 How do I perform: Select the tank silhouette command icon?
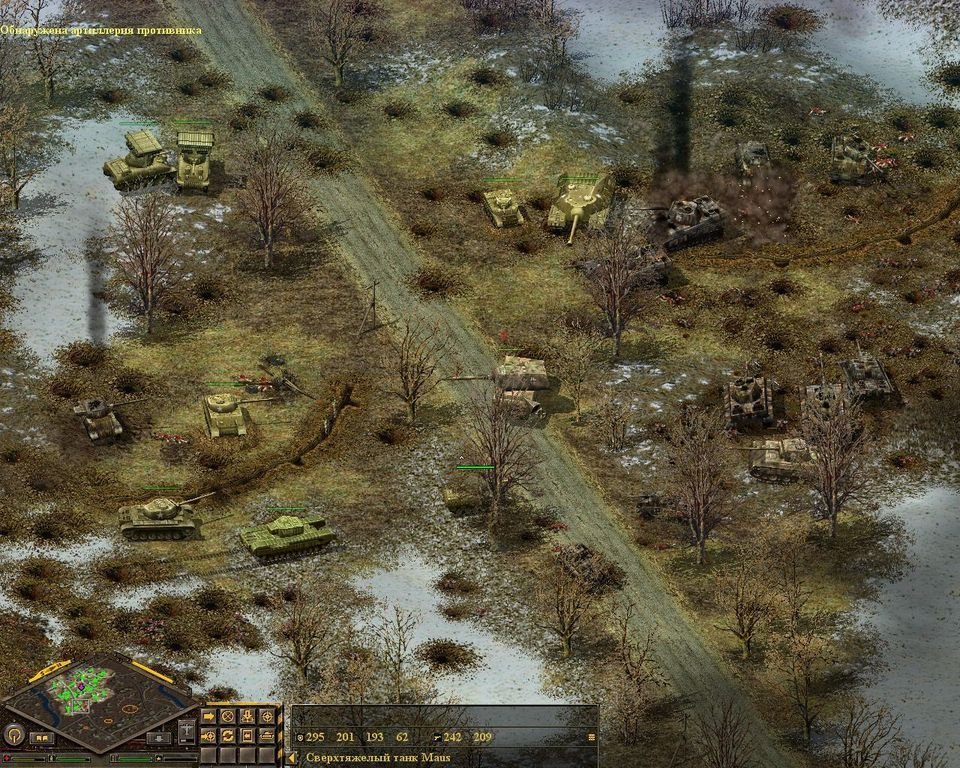tap(267, 736)
